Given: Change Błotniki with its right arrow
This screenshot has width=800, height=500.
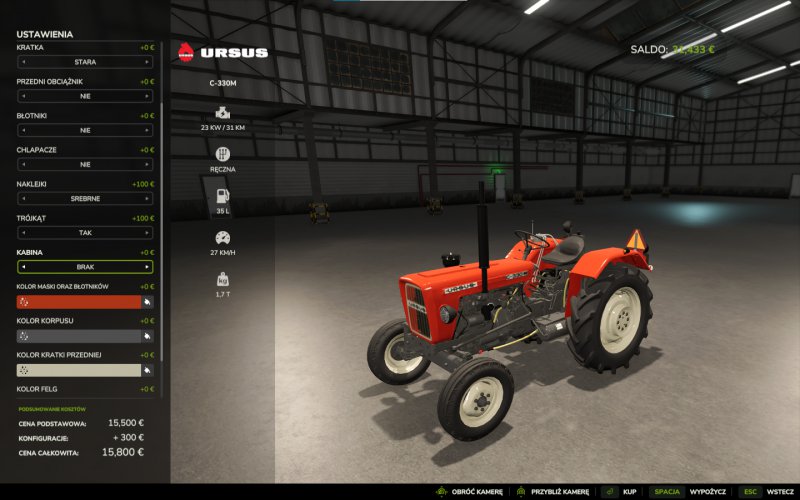Looking at the screenshot, I should coord(147,130).
